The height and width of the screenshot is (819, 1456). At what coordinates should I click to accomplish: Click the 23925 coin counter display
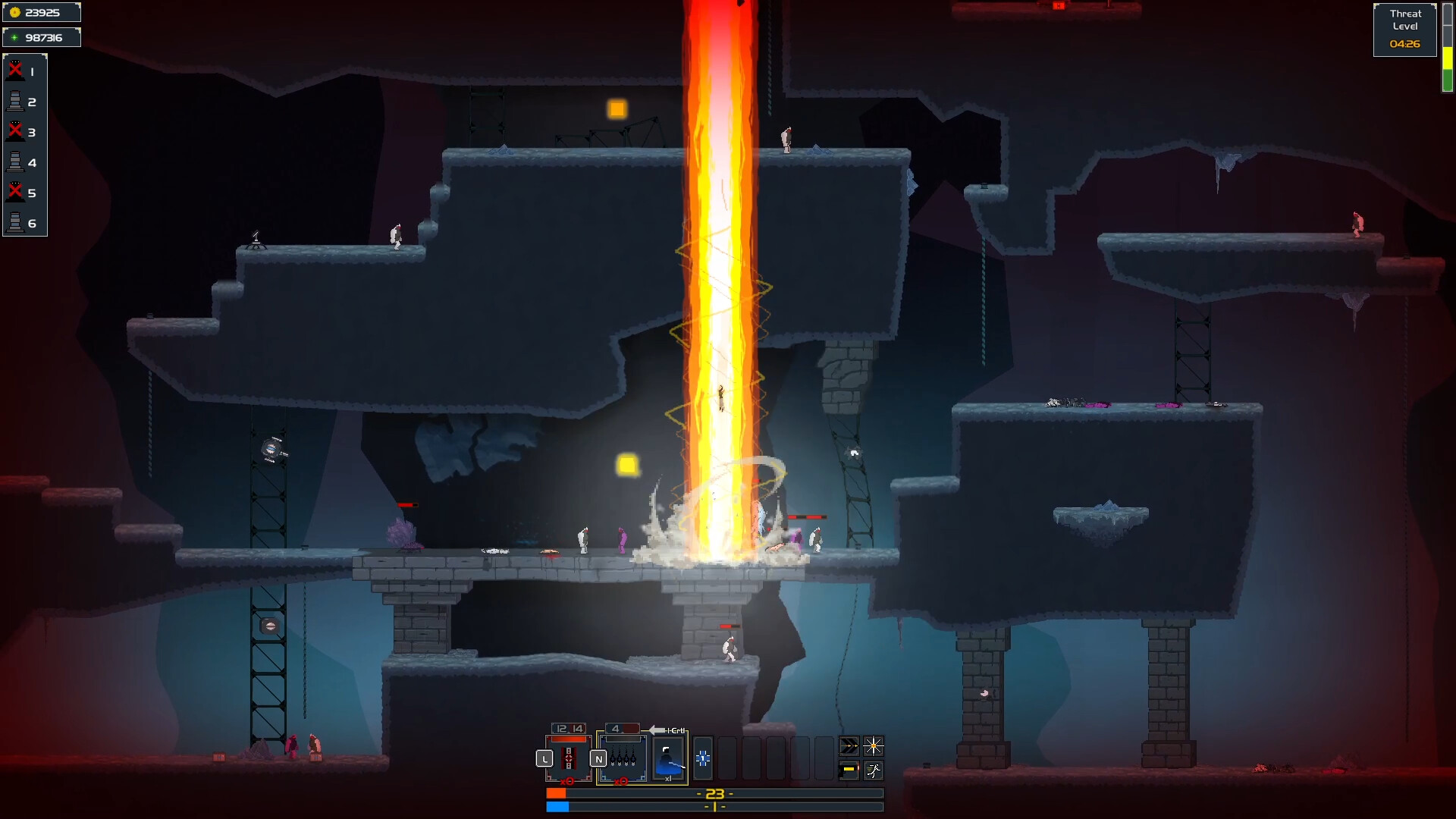coord(42,12)
